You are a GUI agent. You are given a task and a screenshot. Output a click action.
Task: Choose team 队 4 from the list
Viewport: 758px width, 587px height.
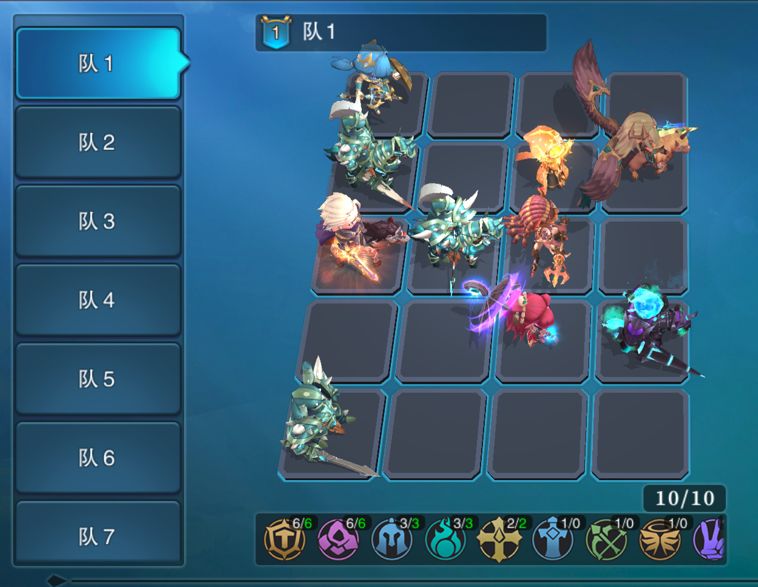(97, 300)
